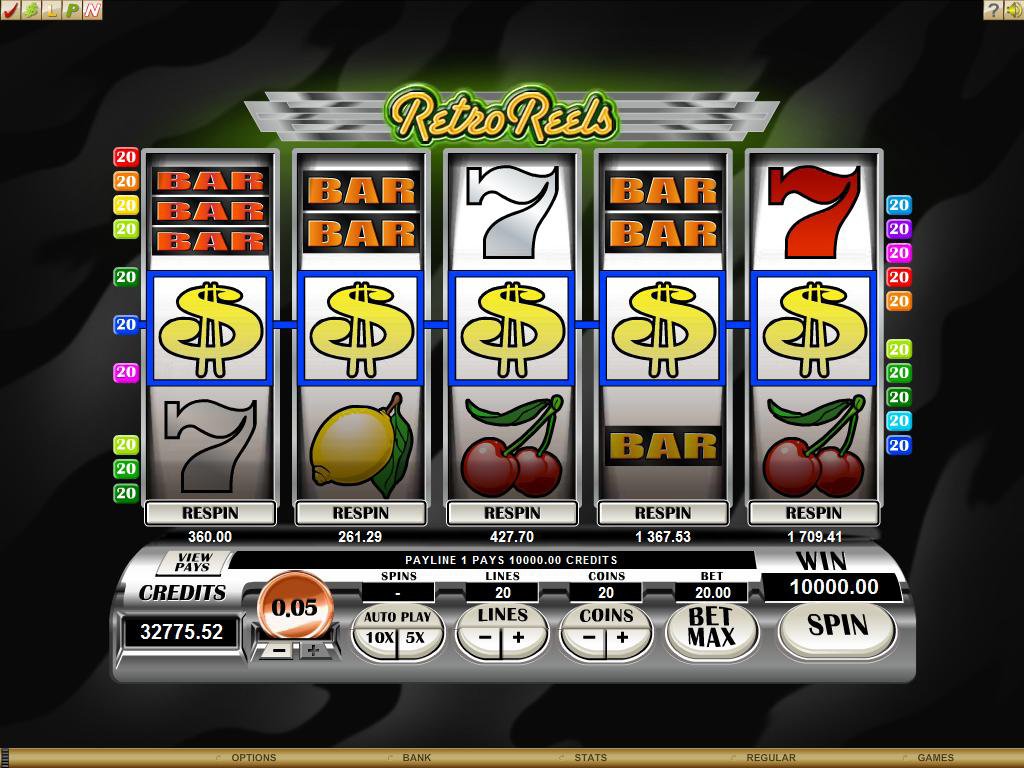Start 5X auto play
Viewport: 1024px width, 768px height.
[415, 637]
